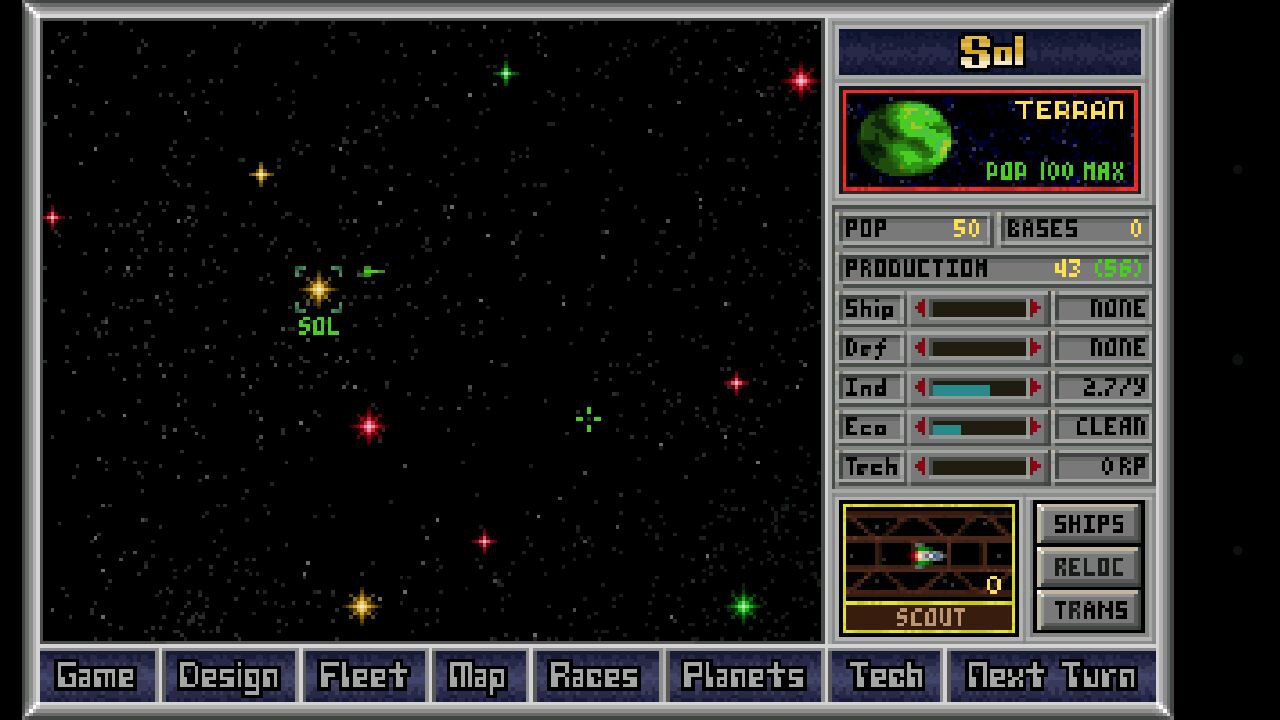Increase Ship spending with right arrow
Viewport: 1280px width, 720px height.
click(x=1036, y=309)
